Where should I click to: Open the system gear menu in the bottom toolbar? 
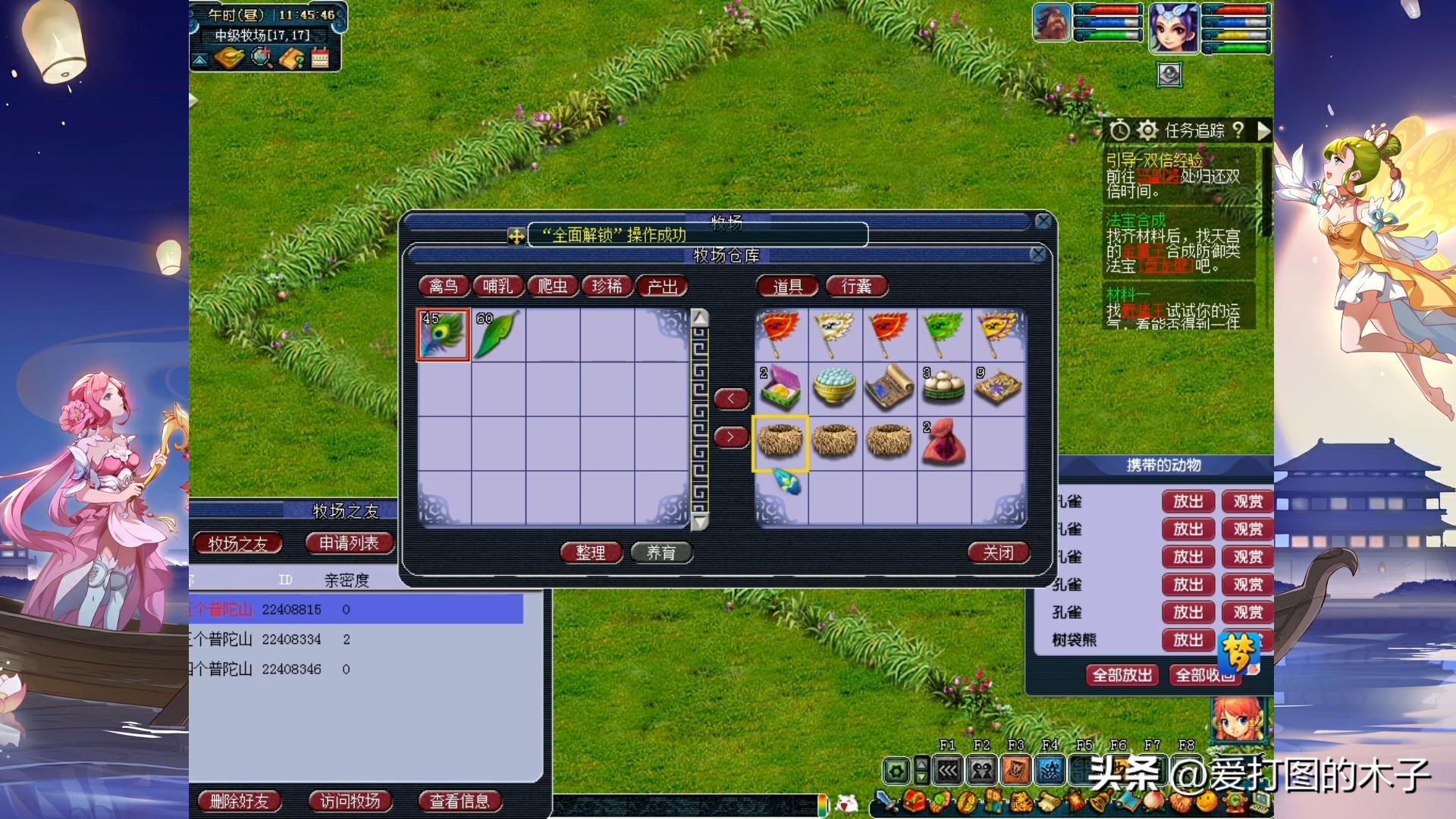(x=897, y=770)
